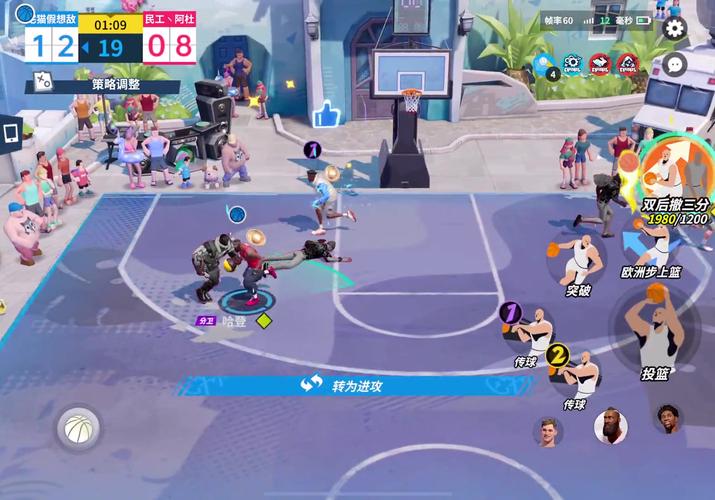Open the tablet icon side tab
This screenshot has width=715, height=500.
pos(11,132)
